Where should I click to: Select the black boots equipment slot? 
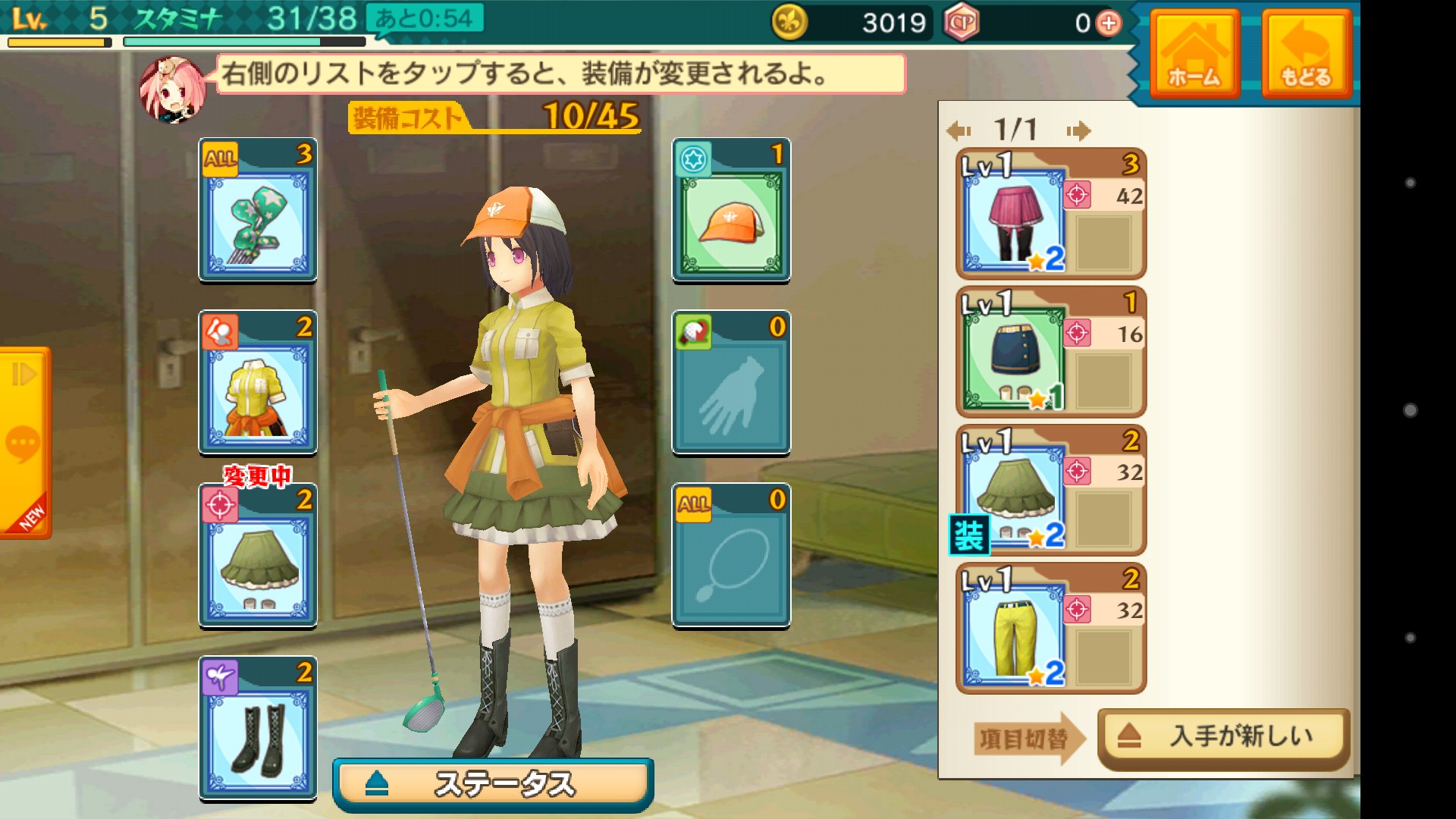point(258,729)
